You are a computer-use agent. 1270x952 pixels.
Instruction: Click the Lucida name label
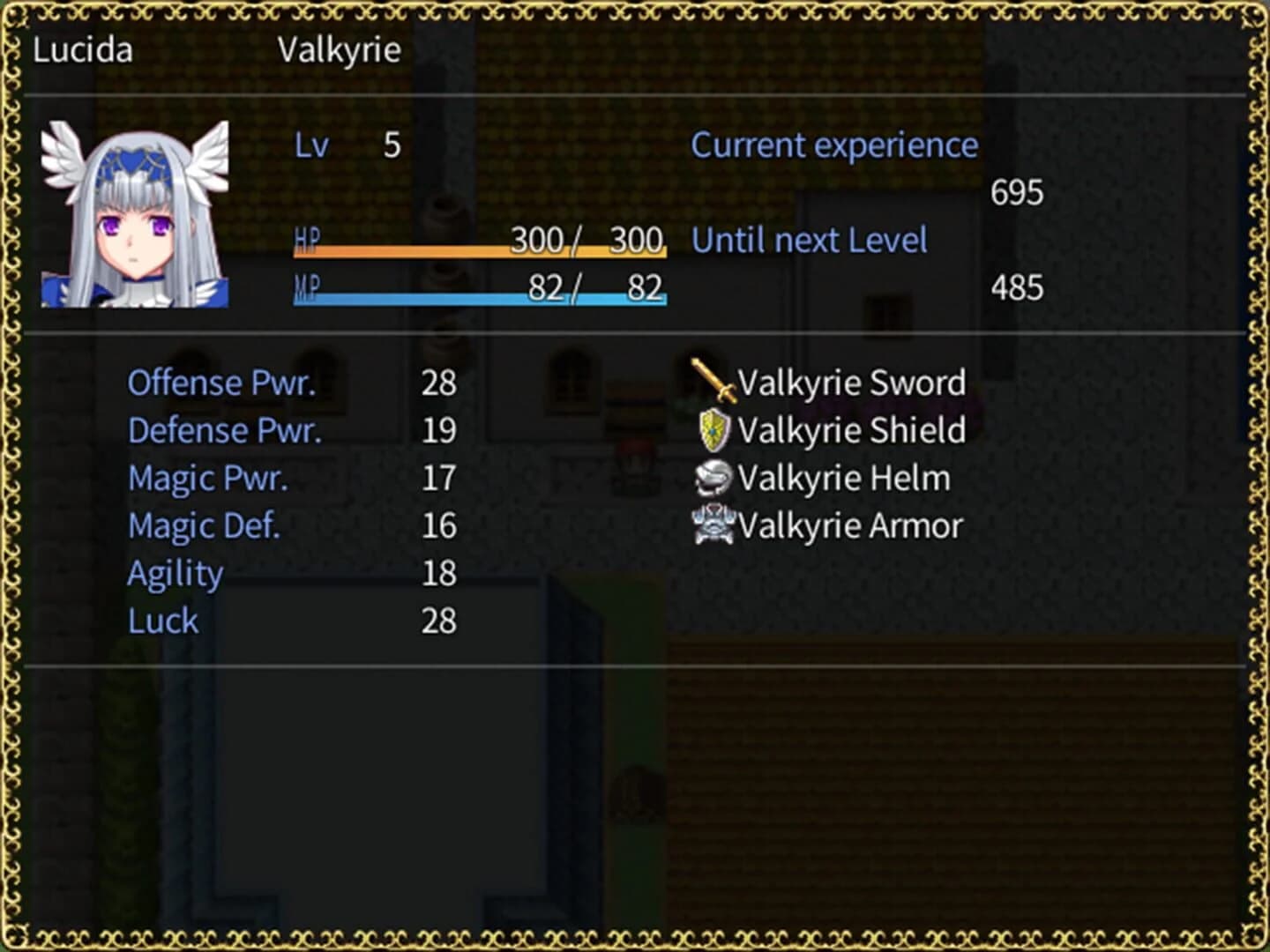[83, 49]
